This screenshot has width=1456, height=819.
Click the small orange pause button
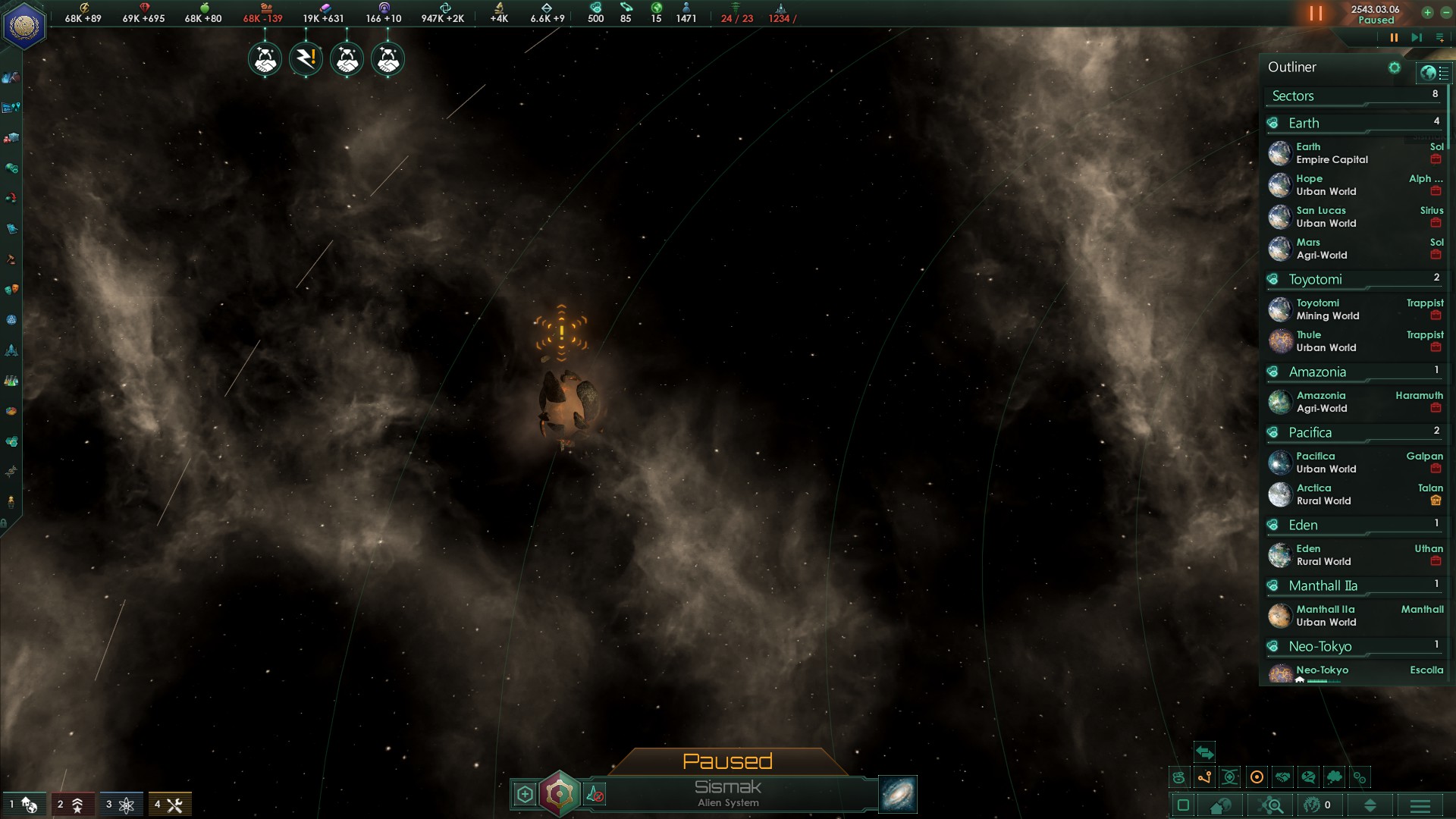pyautogui.click(x=1394, y=37)
